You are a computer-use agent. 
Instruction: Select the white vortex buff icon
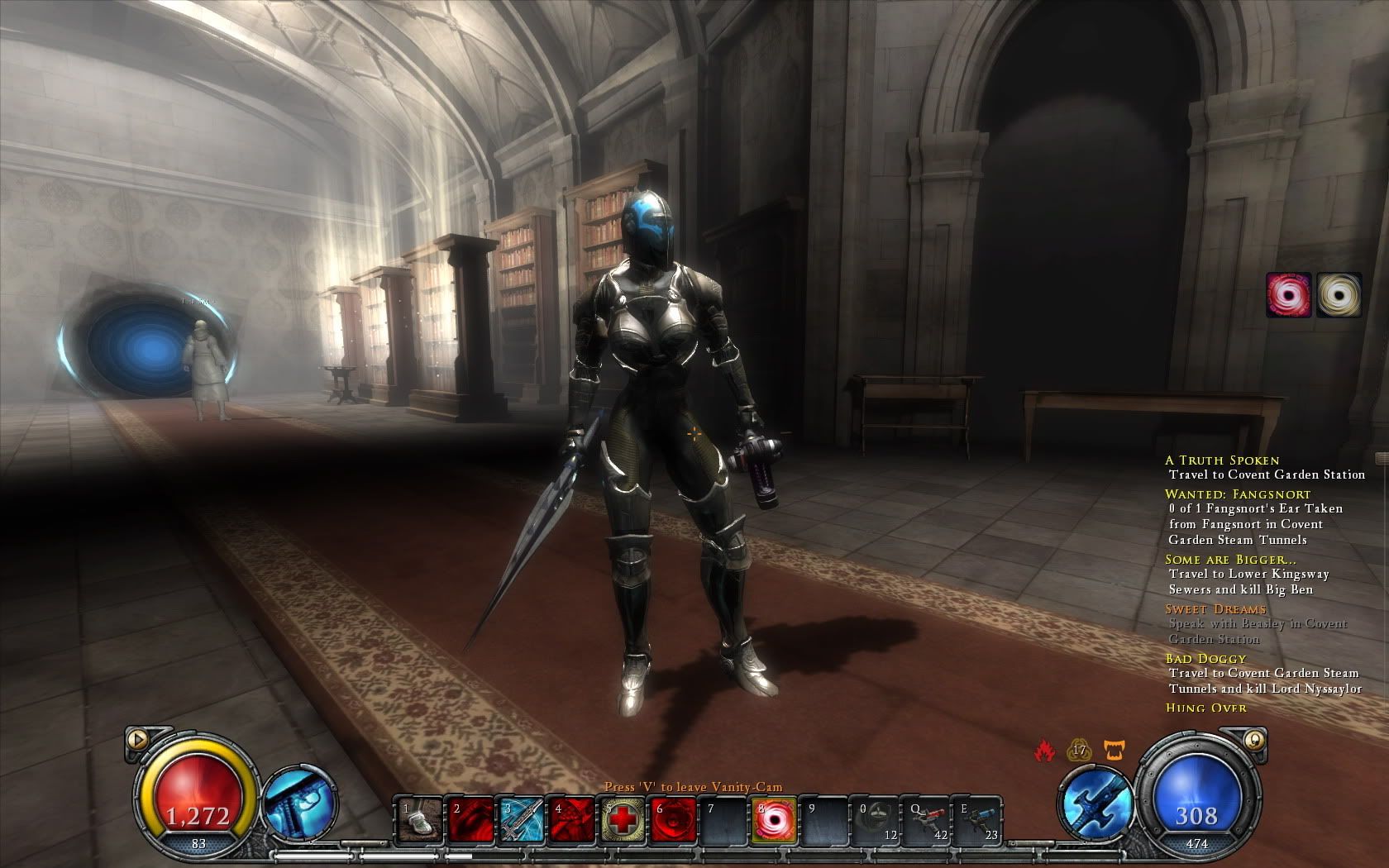tap(1339, 295)
